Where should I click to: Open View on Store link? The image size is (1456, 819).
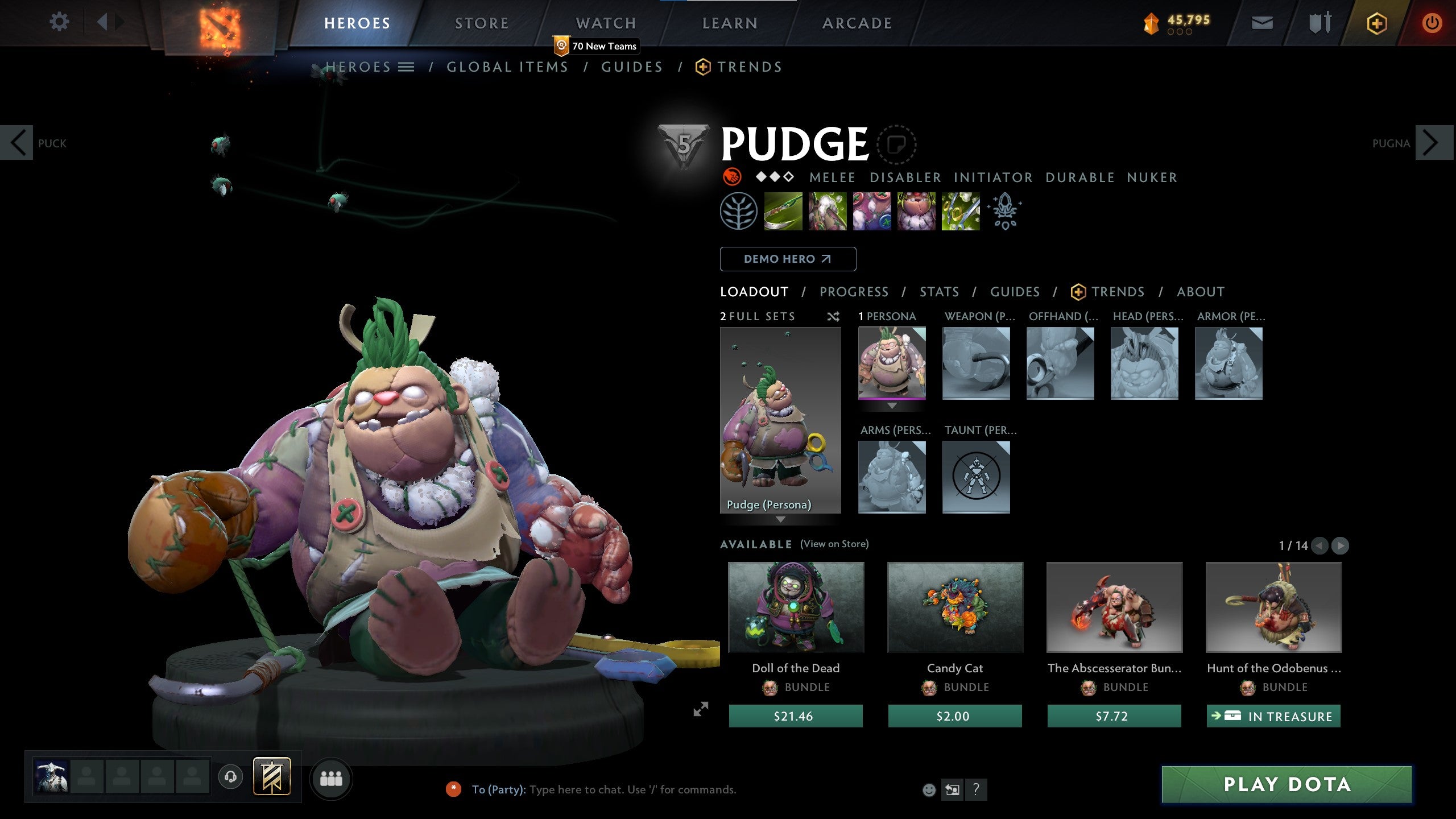[x=835, y=544]
